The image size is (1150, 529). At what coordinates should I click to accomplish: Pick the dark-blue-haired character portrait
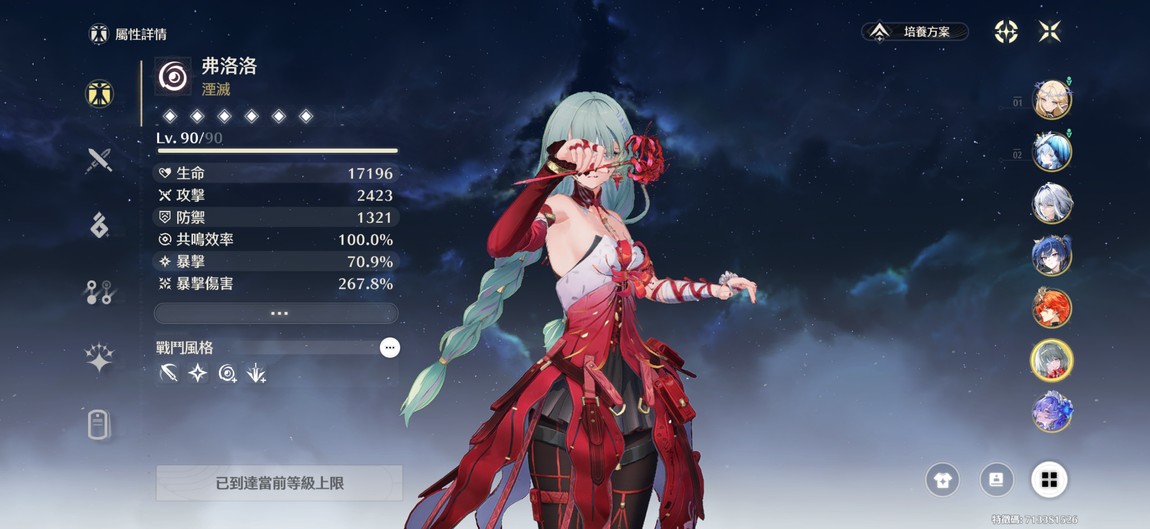pos(1052,257)
